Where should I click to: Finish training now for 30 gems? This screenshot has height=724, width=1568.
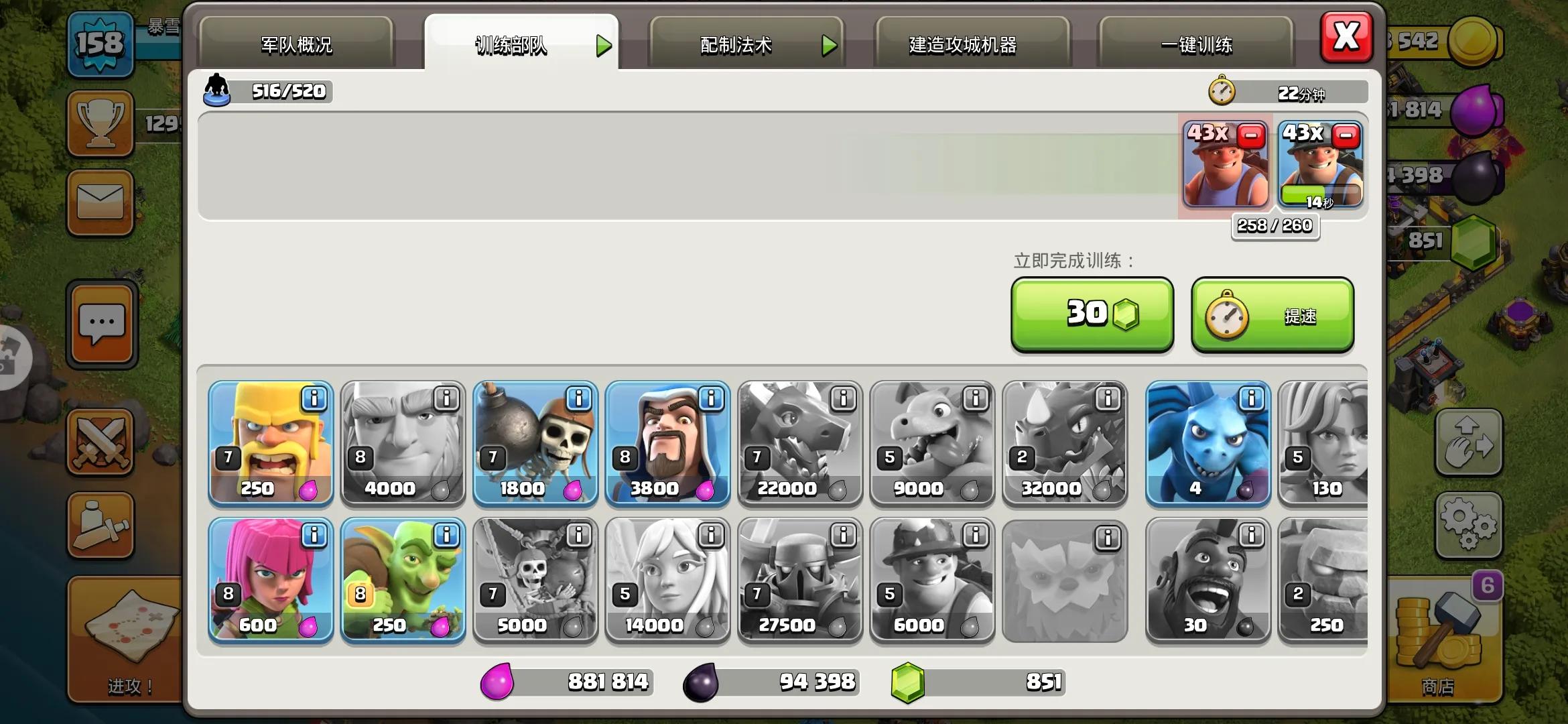tap(1092, 314)
